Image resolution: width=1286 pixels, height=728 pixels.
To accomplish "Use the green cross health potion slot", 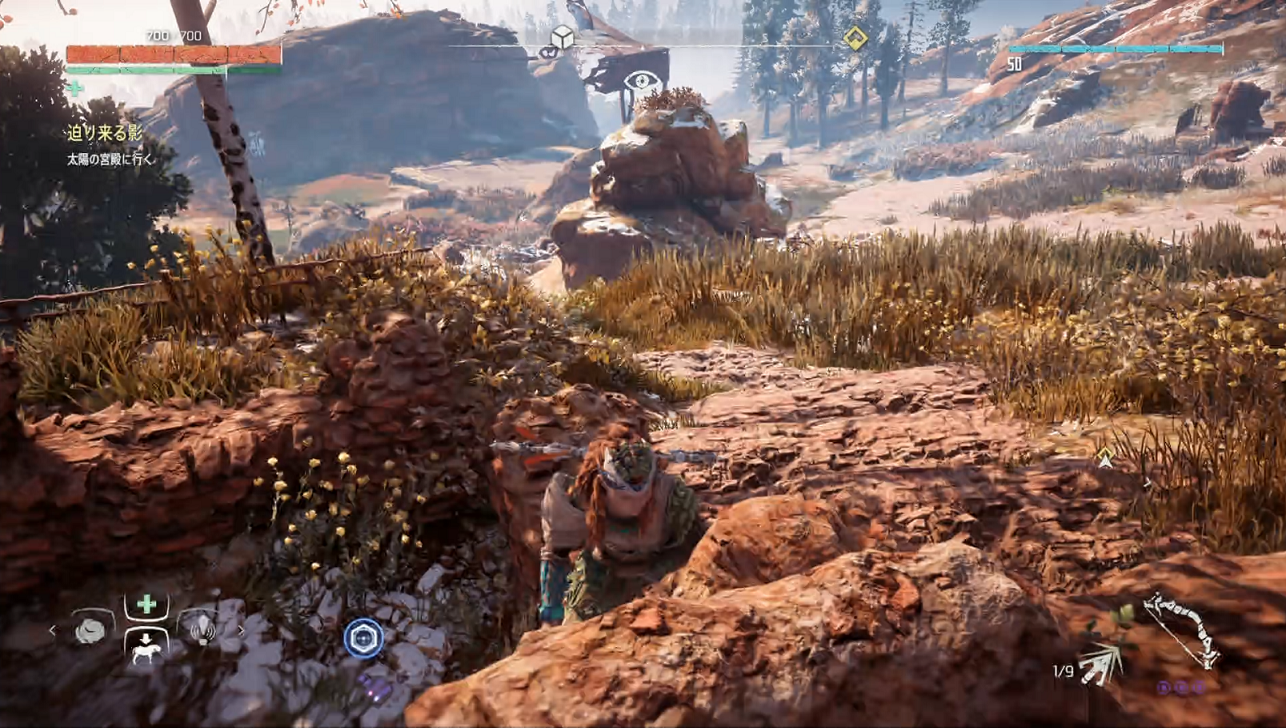I will tap(146, 605).
